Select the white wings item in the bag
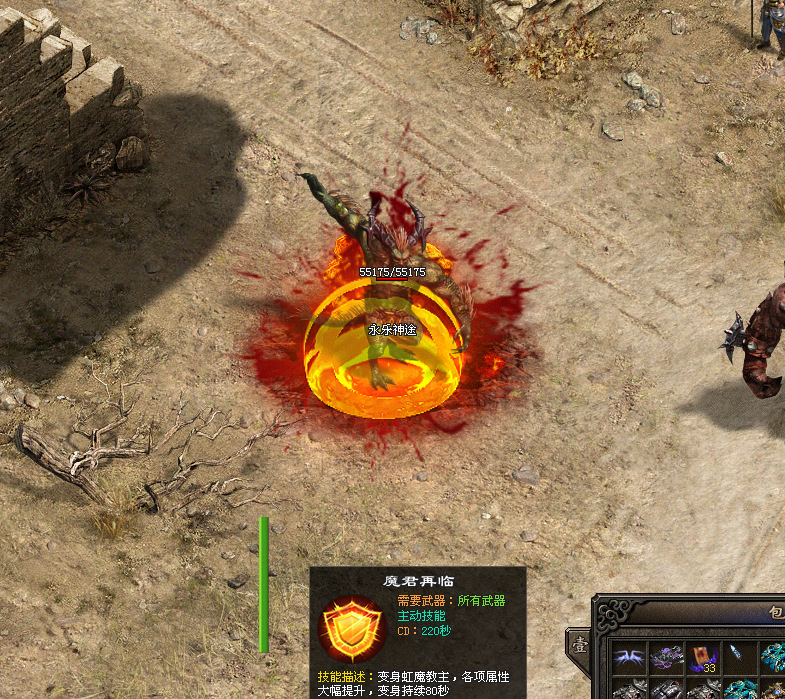Image resolution: width=785 pixels, height=699 pixels. (x=629, y=658)
